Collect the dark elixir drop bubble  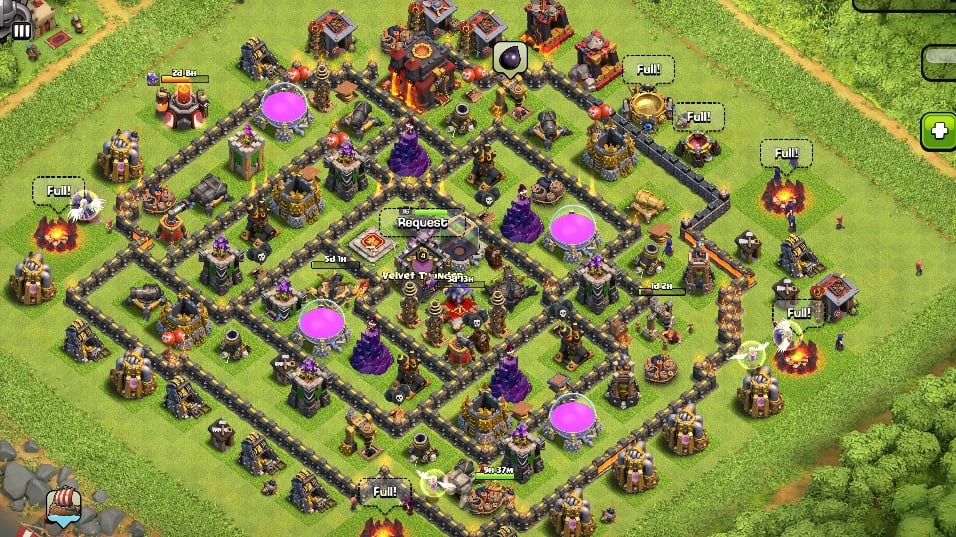tap(509, 58)
